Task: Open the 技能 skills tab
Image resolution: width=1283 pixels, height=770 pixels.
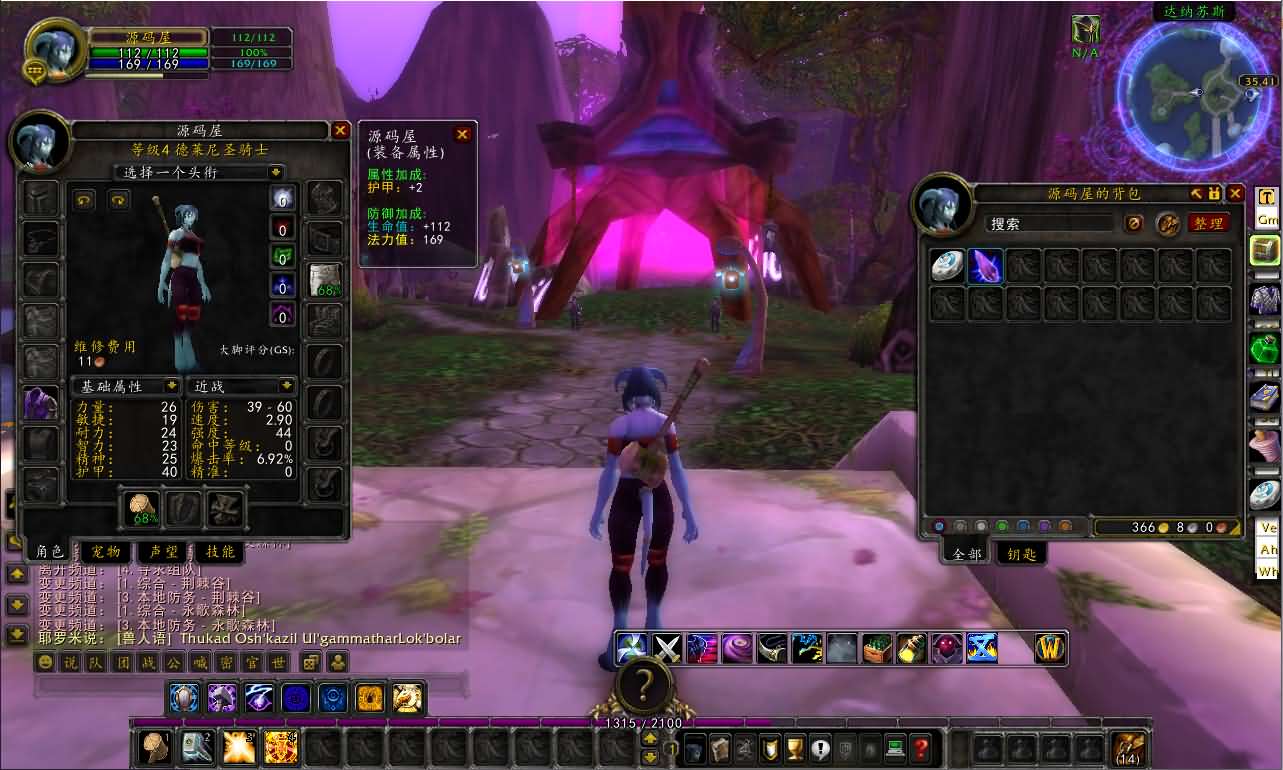Action: click(220, 551)
